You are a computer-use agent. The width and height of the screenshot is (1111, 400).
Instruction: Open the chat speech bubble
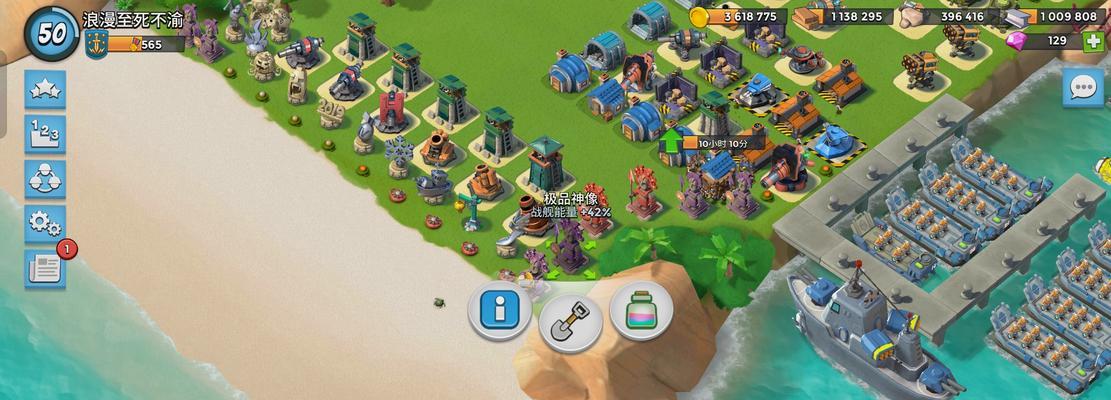[1083, 88]
